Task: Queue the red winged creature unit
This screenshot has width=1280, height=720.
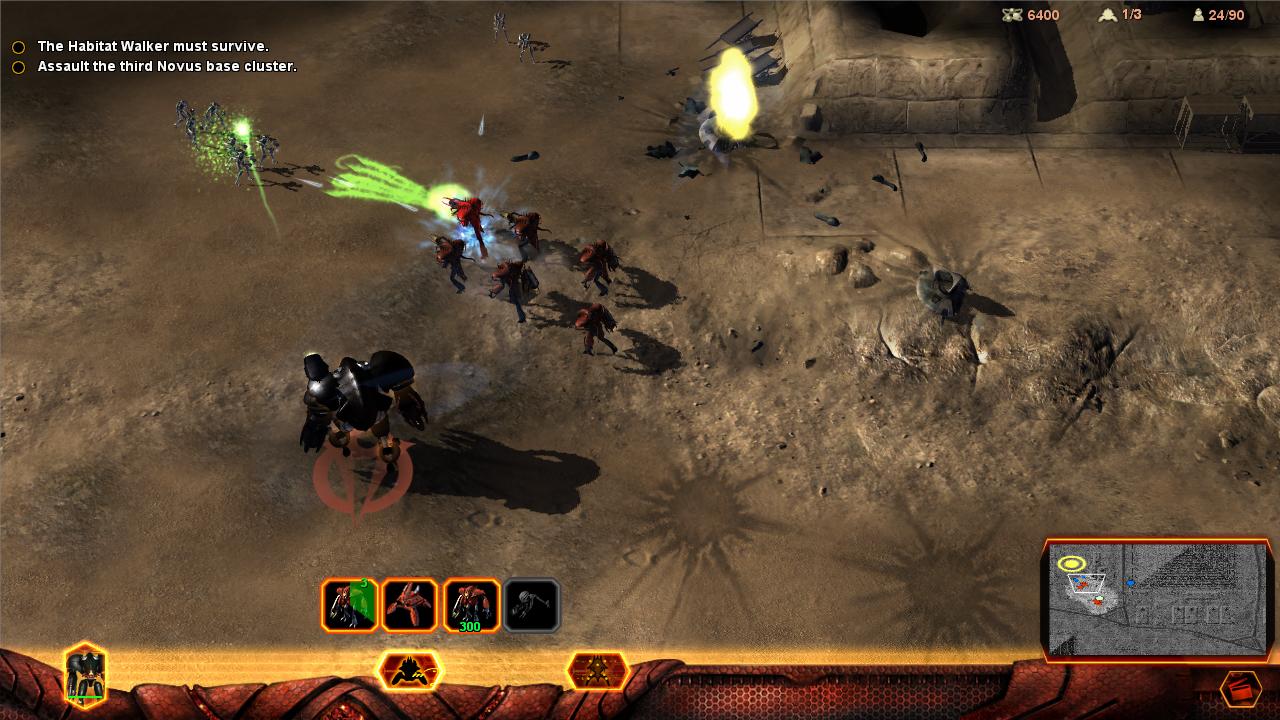Action: coord(410,605)
